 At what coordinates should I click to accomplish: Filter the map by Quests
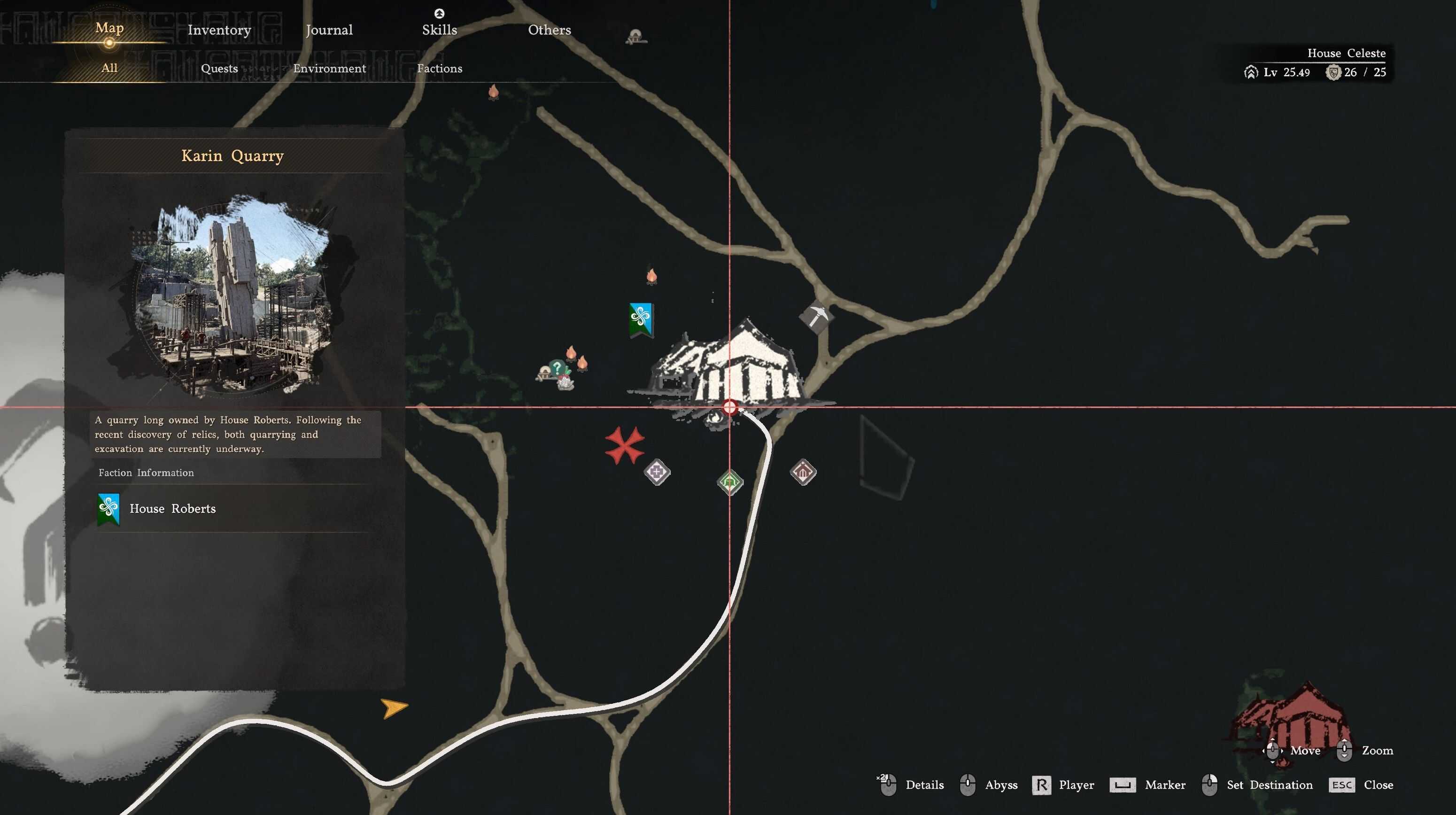point(219,69)
